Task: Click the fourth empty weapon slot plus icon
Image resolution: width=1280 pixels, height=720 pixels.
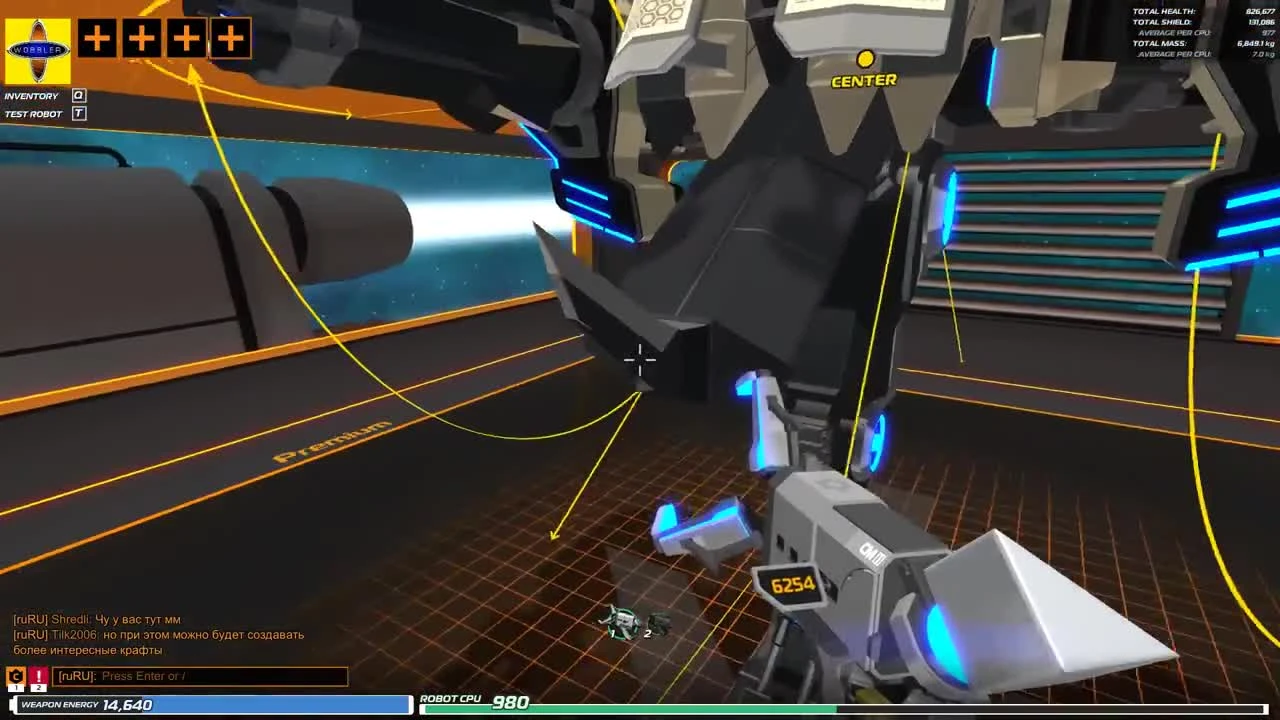Action: (231, 39)
